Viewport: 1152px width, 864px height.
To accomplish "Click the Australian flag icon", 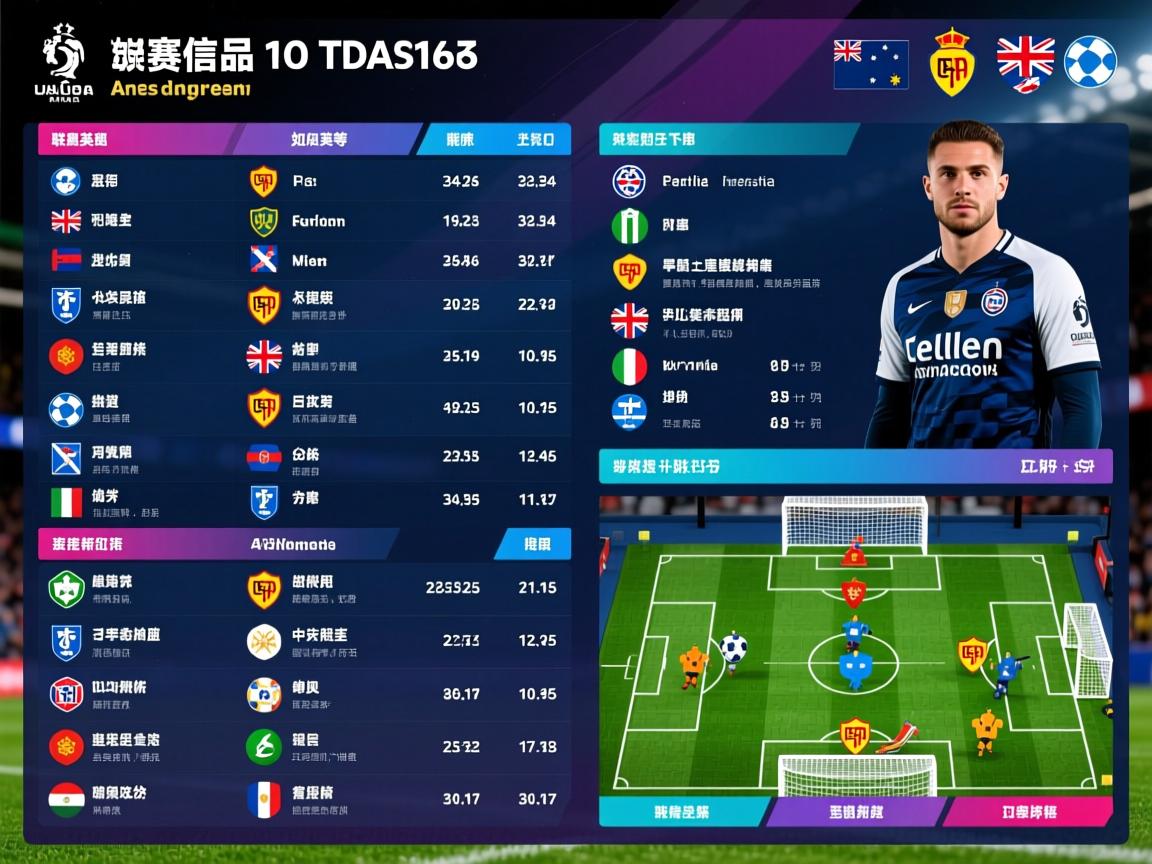I will 870,64.
